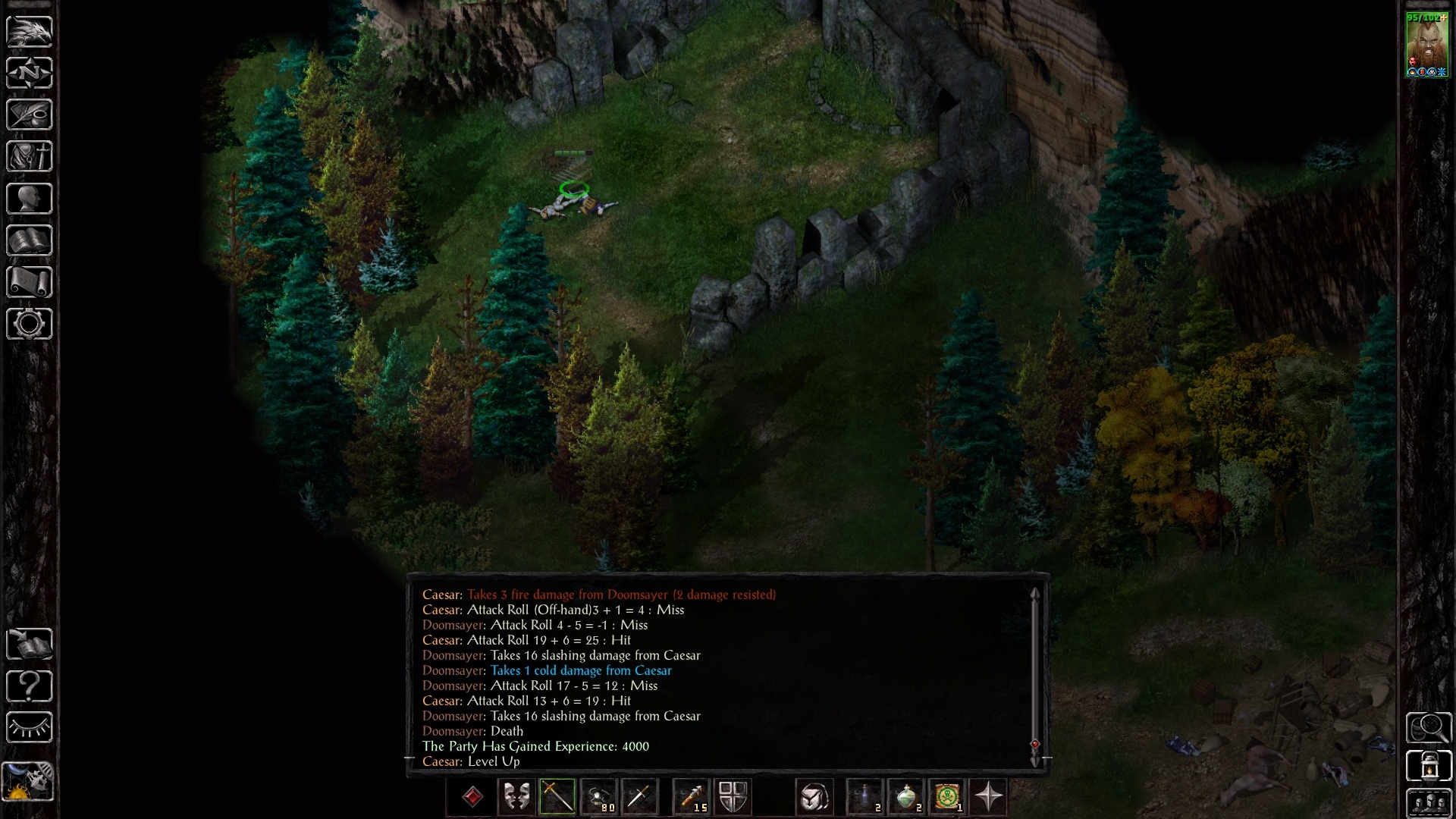
Task: Open the help question mark button
Action: coord(30,686)
